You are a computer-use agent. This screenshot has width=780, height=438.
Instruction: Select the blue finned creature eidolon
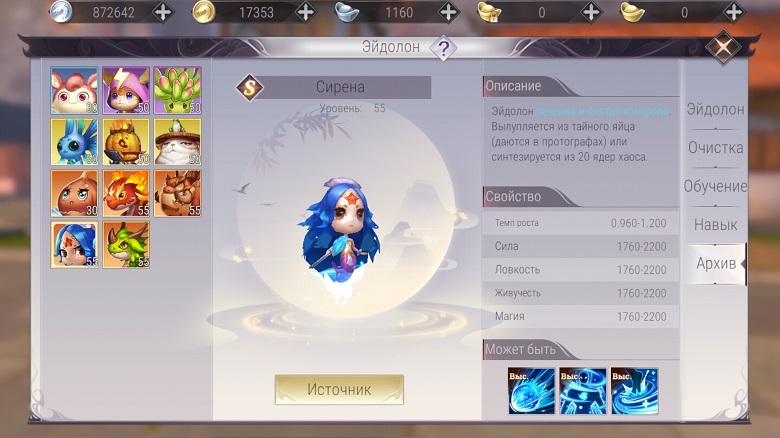click(x=74, y=142)
